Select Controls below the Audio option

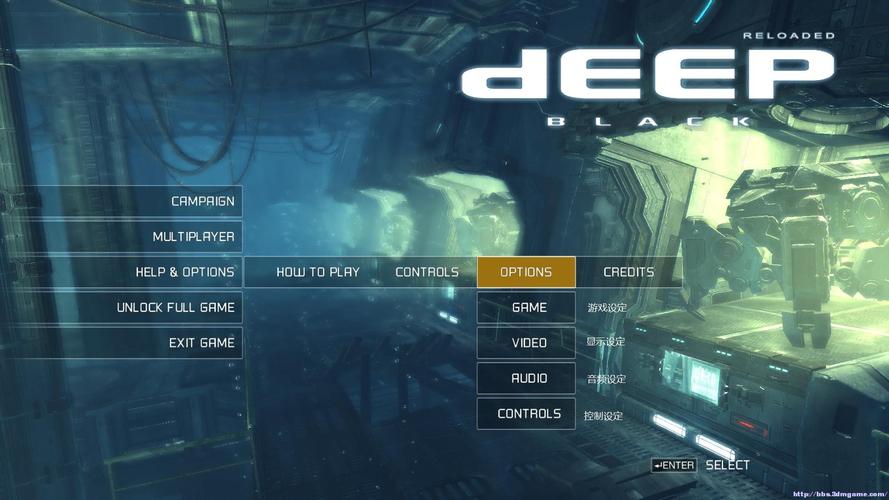coord(529,414)
